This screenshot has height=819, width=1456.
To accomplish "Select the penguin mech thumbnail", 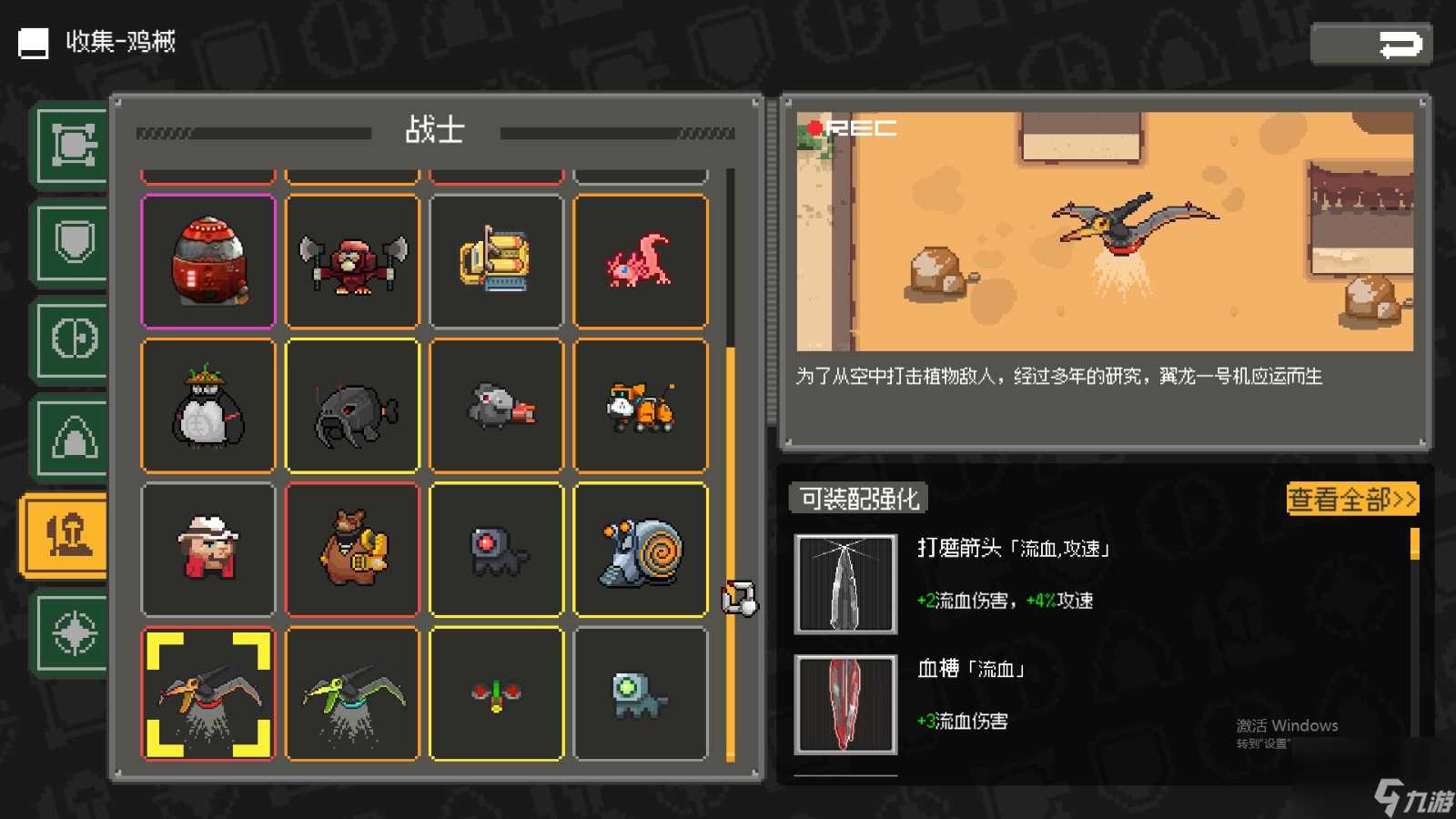I will pos(207,405).
